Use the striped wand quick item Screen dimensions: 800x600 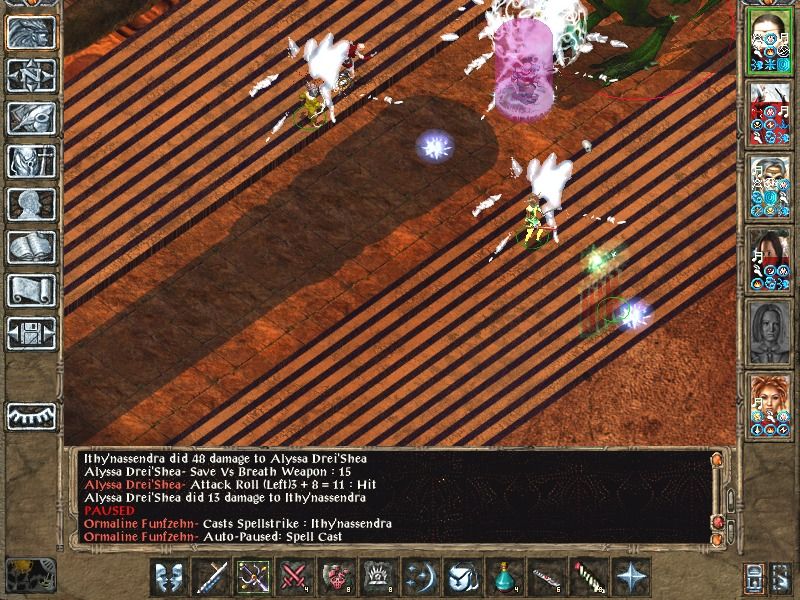[586, 577]
